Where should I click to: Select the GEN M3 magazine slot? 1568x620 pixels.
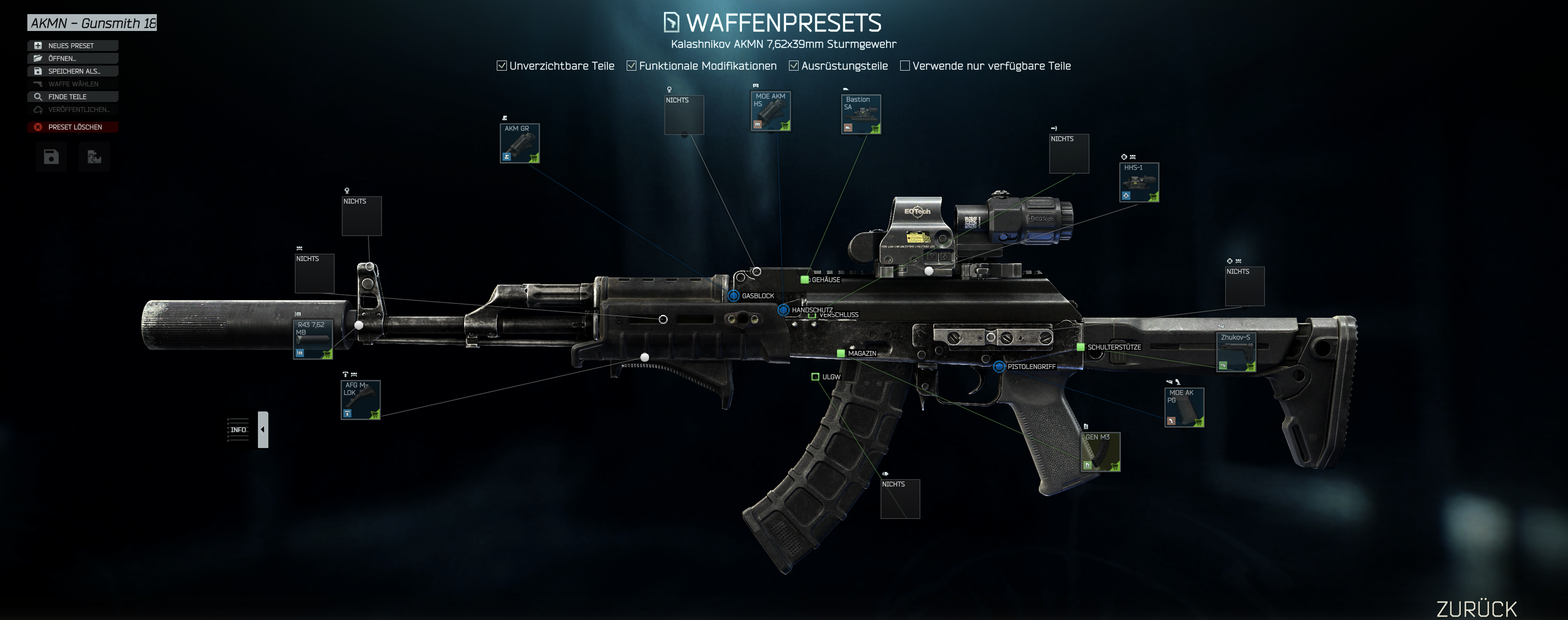(x=1100, y=452)
